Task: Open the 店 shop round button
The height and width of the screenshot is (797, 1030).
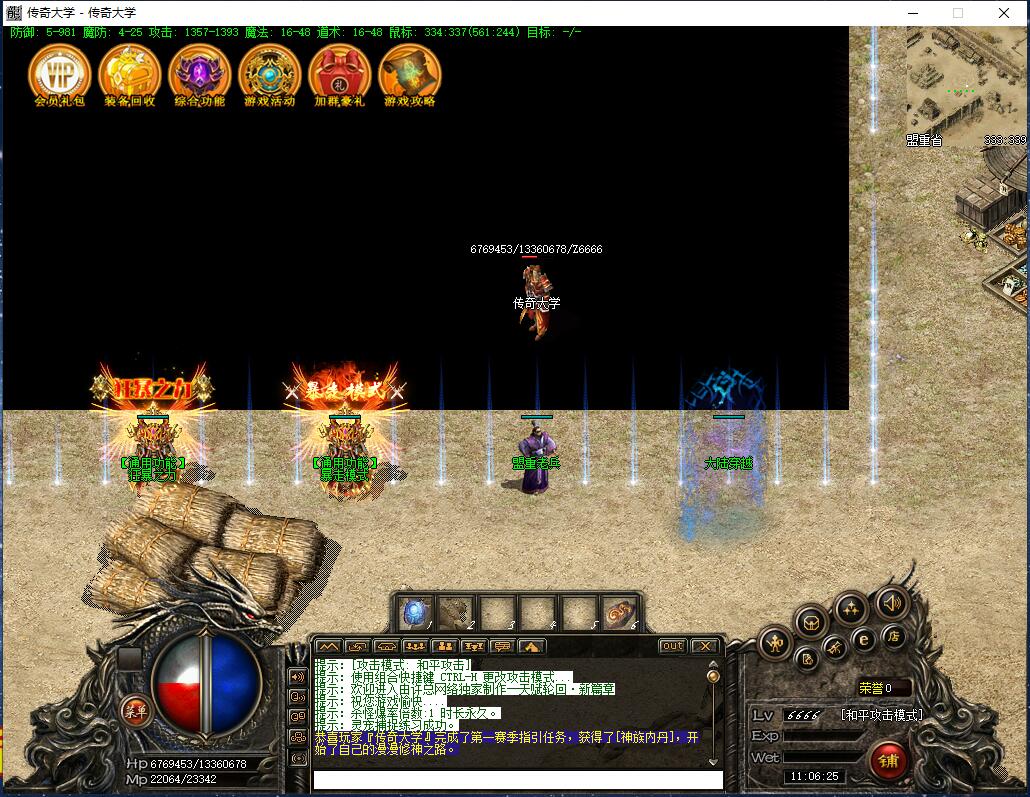Action: pos(893,636)
